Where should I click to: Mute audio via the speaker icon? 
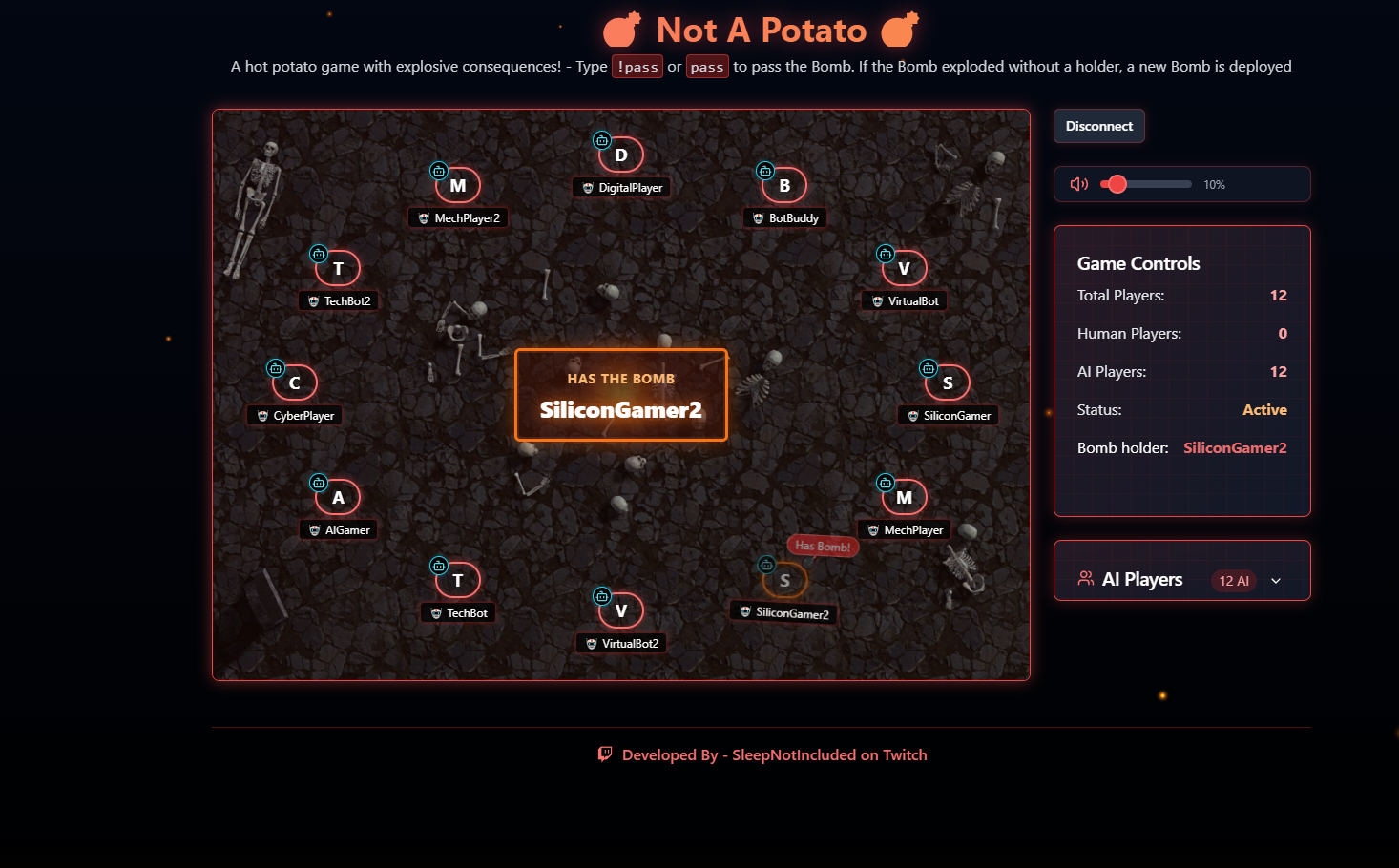pyautogui.click(x=1078, y=184)
